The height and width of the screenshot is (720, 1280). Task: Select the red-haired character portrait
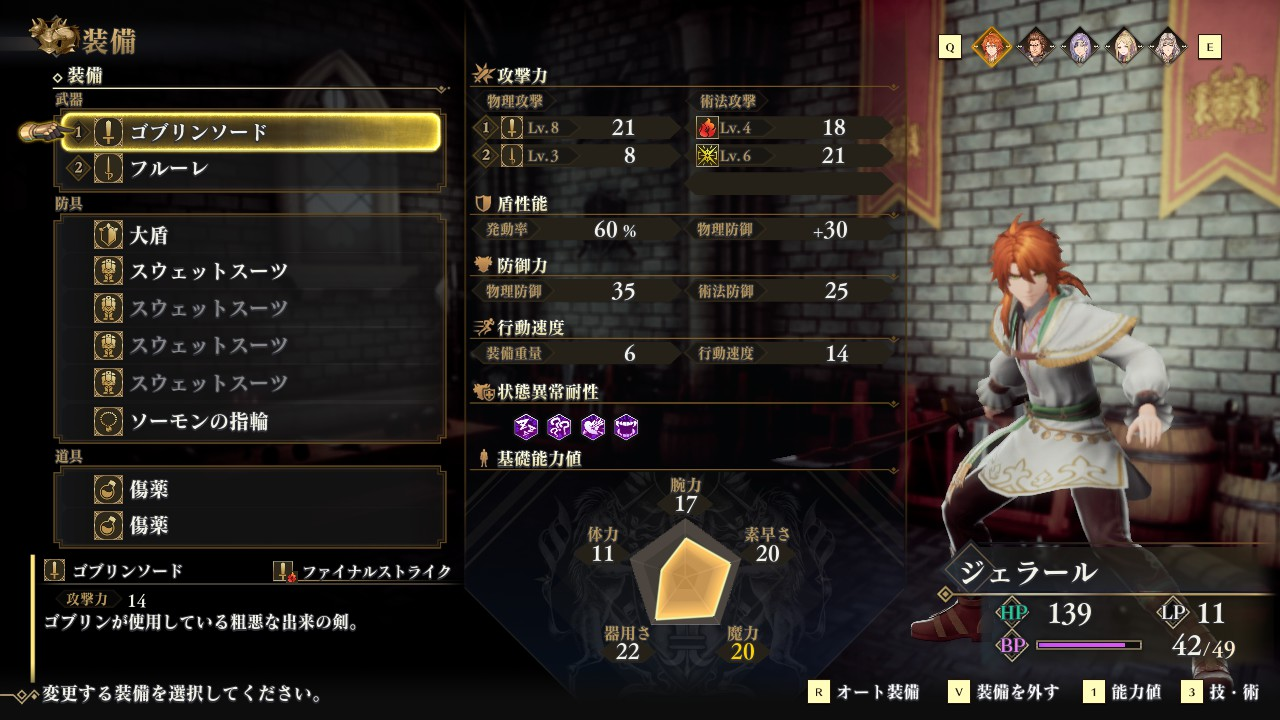[990, 46]
